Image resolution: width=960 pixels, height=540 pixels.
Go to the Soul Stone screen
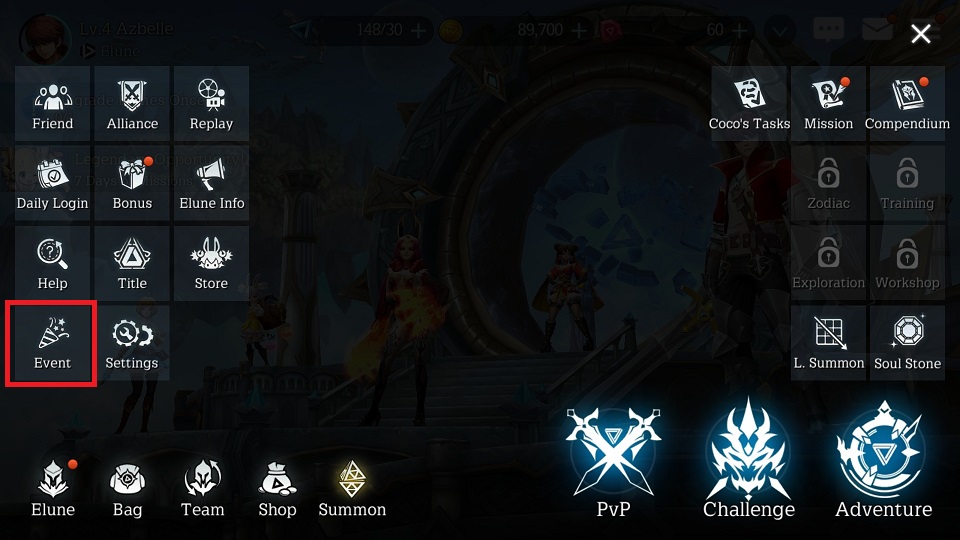[907, 343]
